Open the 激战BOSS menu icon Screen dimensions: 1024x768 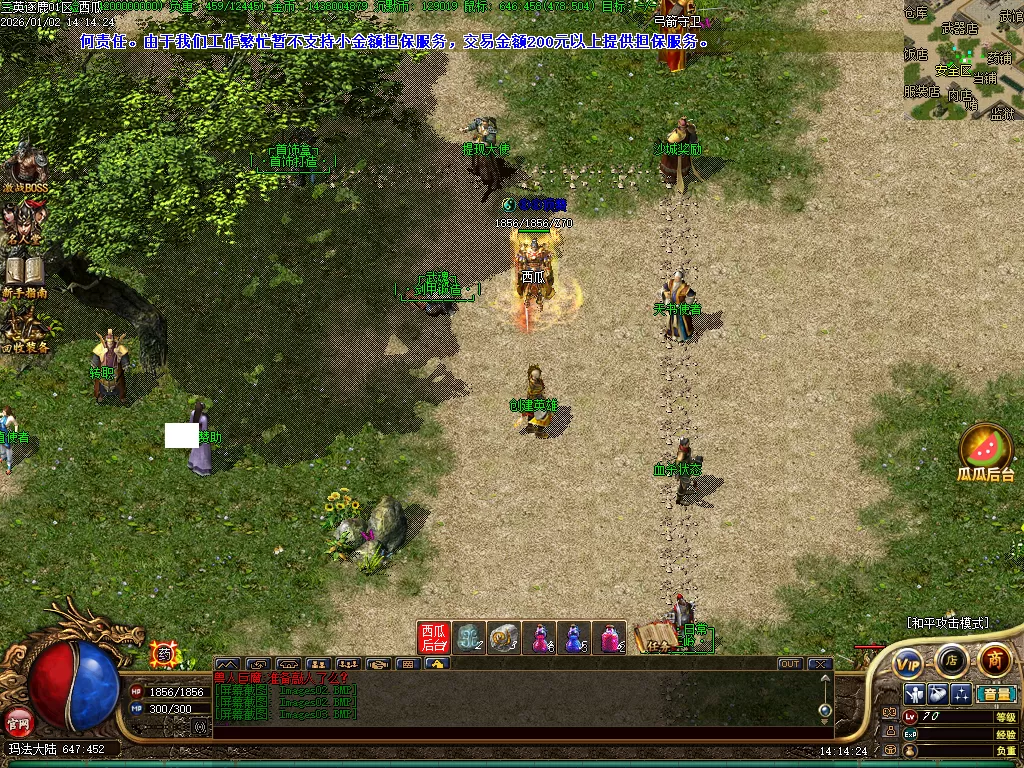pos(26,168)
